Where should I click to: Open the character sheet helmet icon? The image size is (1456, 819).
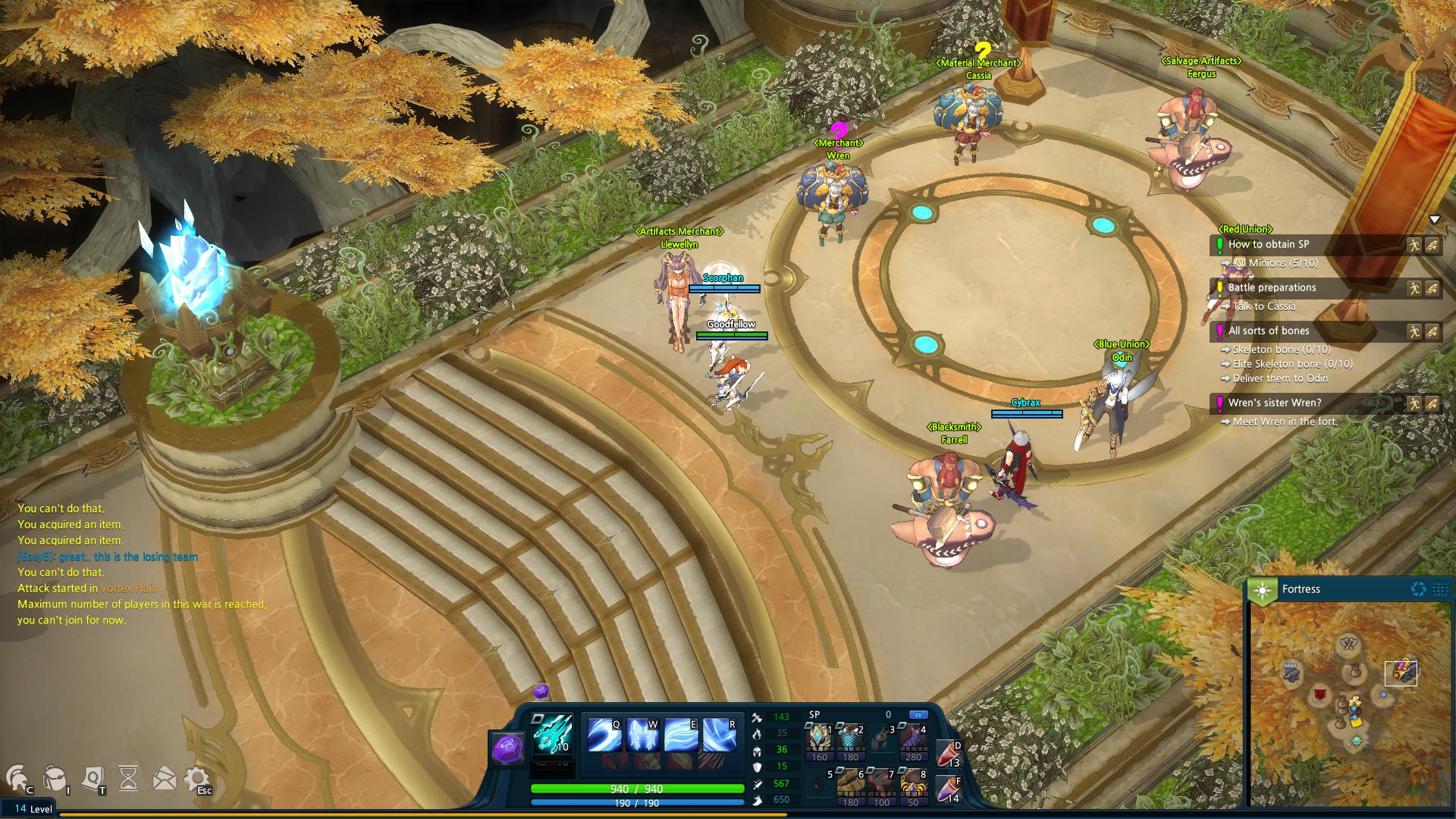18,778
